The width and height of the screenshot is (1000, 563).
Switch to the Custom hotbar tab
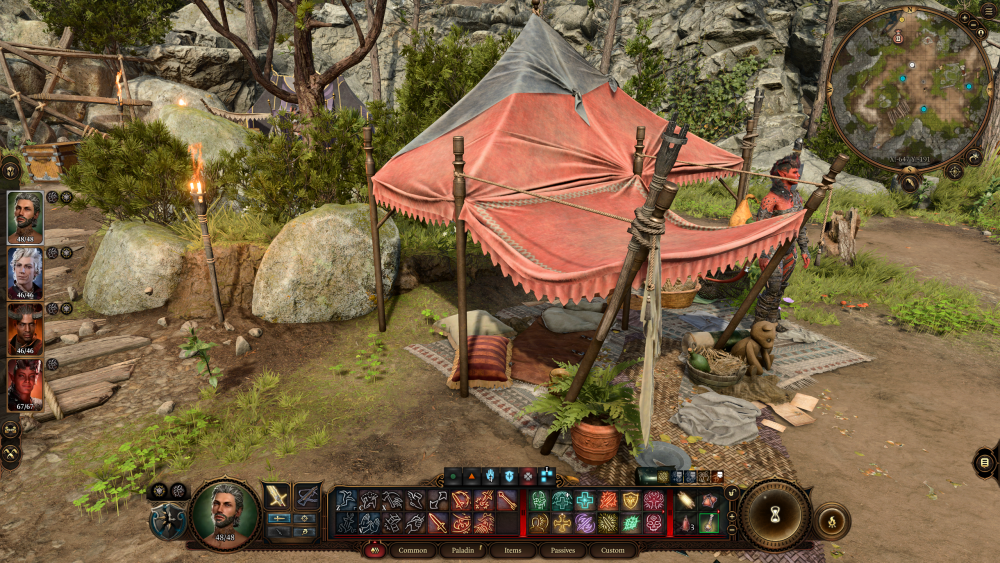pyautogui.click(x=612, y=550)
